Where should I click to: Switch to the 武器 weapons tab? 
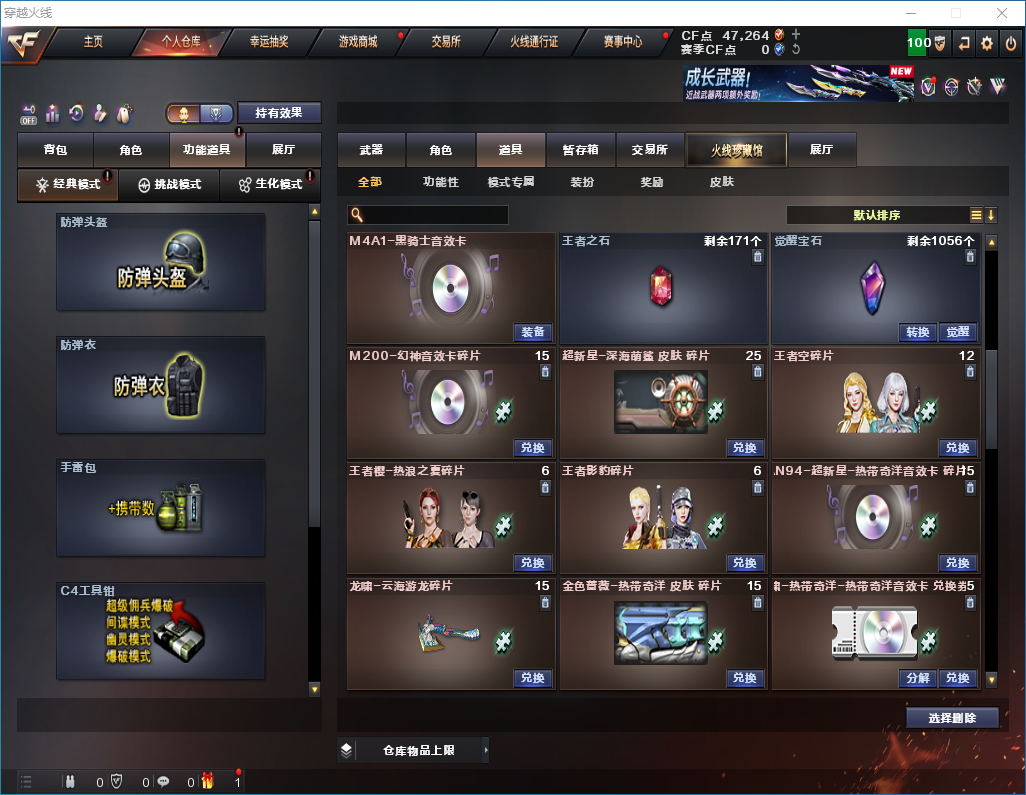tap(371, 150)
